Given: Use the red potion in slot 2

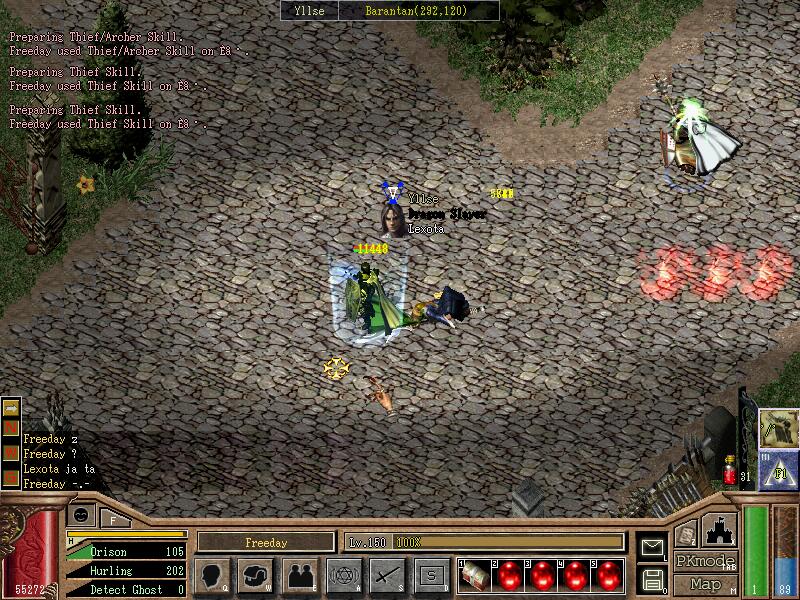Looking at the screenshot, I should pos(509,576).
